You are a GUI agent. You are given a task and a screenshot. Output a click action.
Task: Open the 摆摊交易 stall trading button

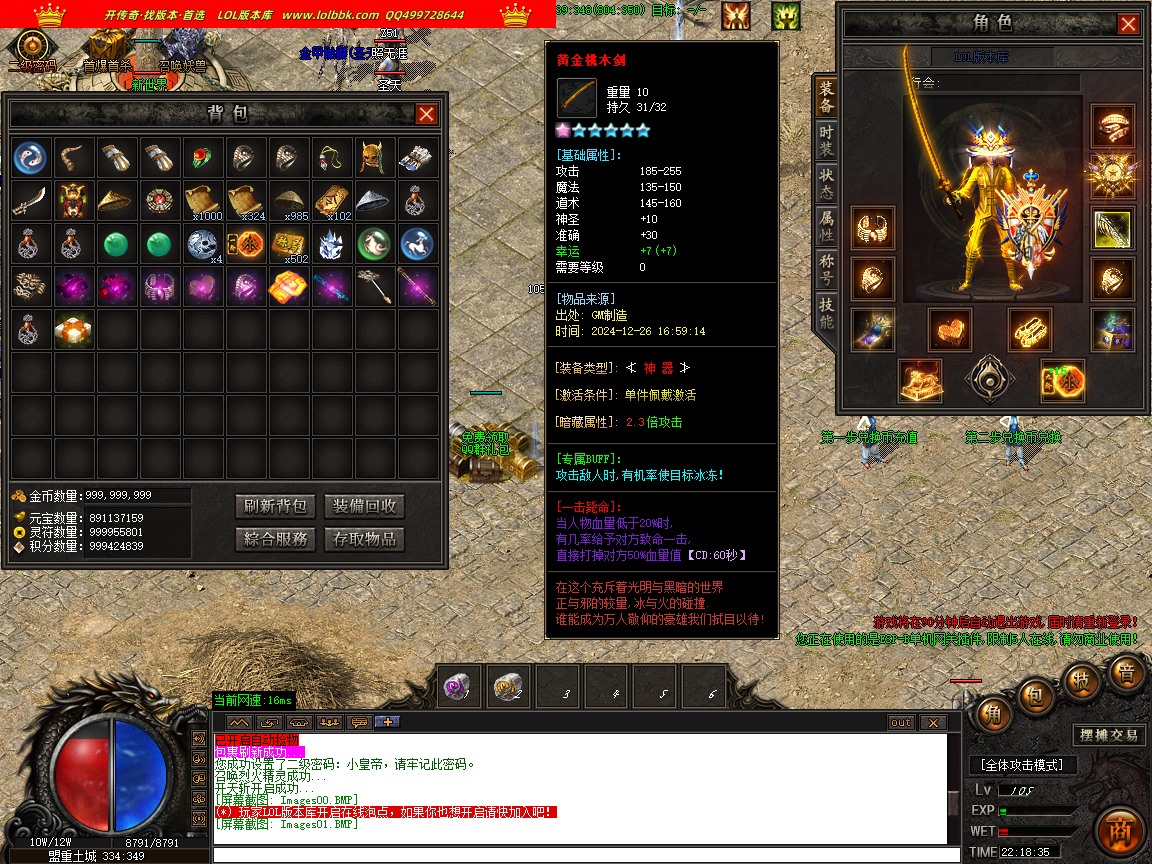click(1108, 735)
